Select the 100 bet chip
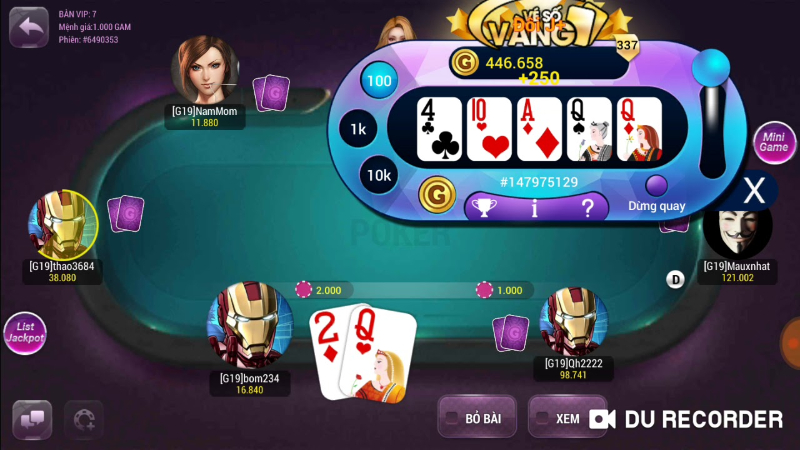800x450 pixels. click(379, 81)
